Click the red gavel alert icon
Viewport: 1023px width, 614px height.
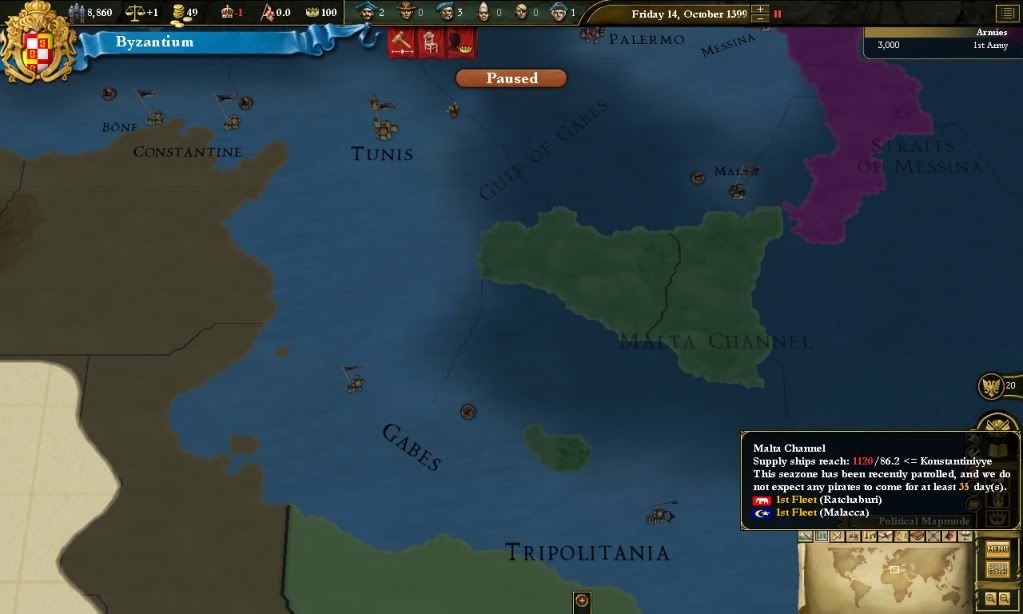tap(402, 43)
